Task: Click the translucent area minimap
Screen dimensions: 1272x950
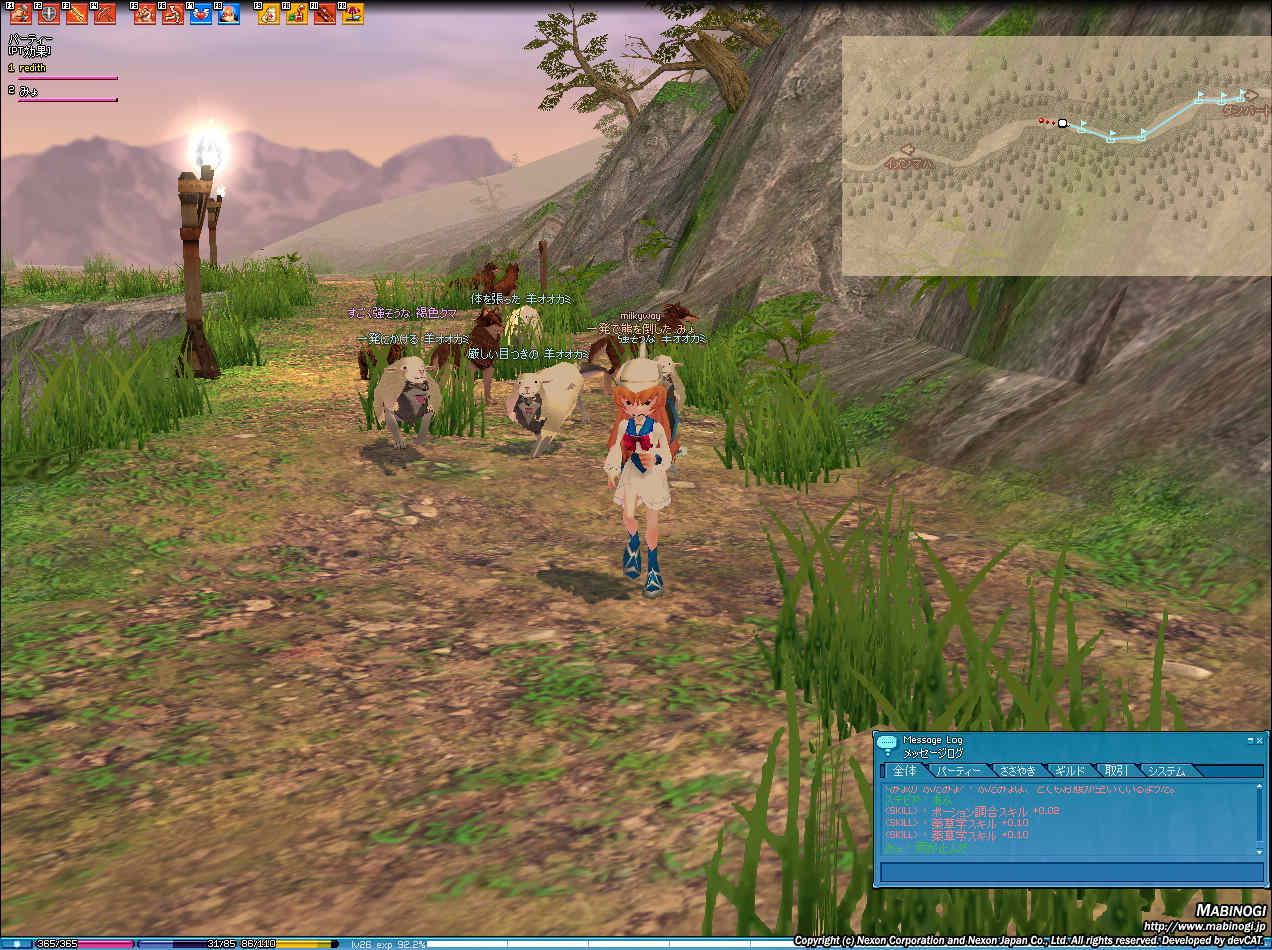Action: pos(1055,157)
